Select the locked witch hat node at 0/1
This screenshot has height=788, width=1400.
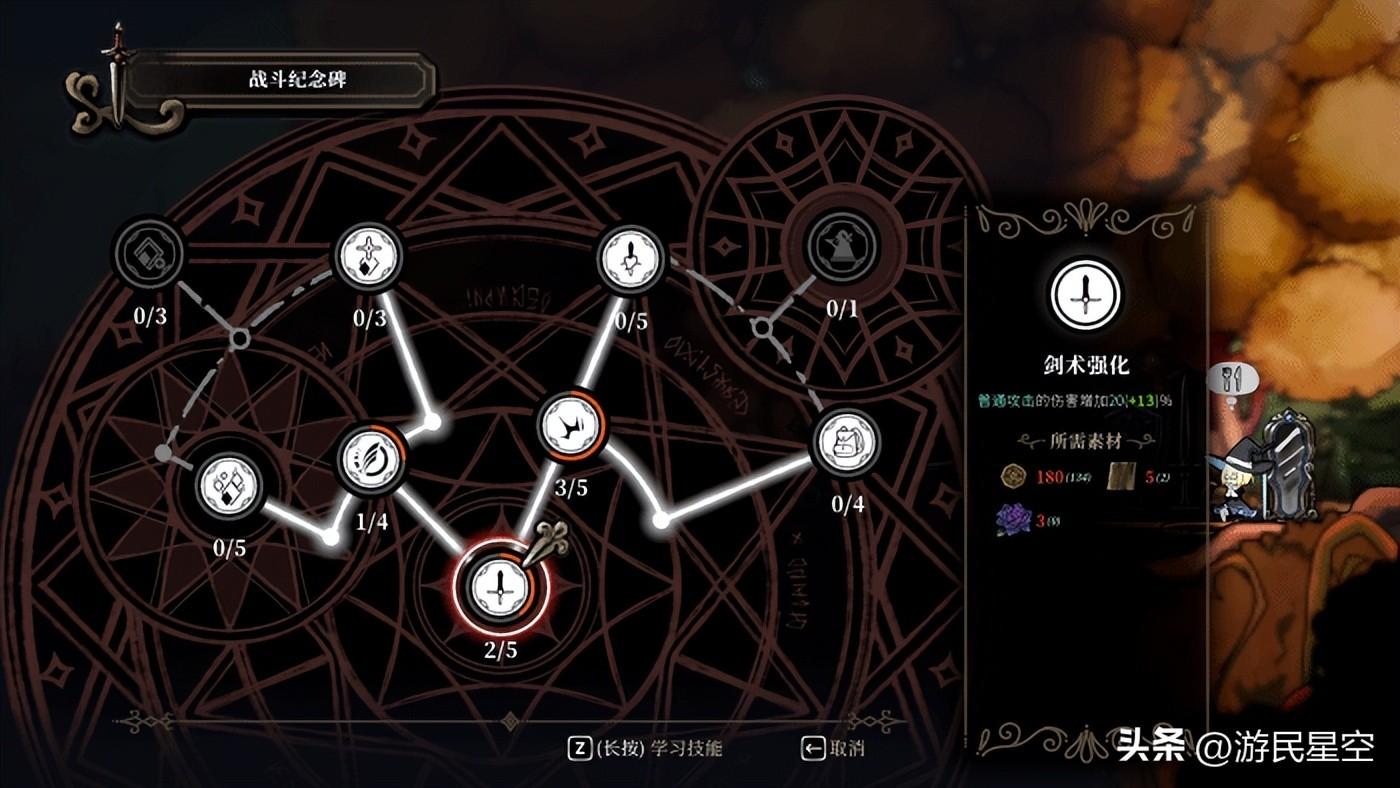click(842, 247)
